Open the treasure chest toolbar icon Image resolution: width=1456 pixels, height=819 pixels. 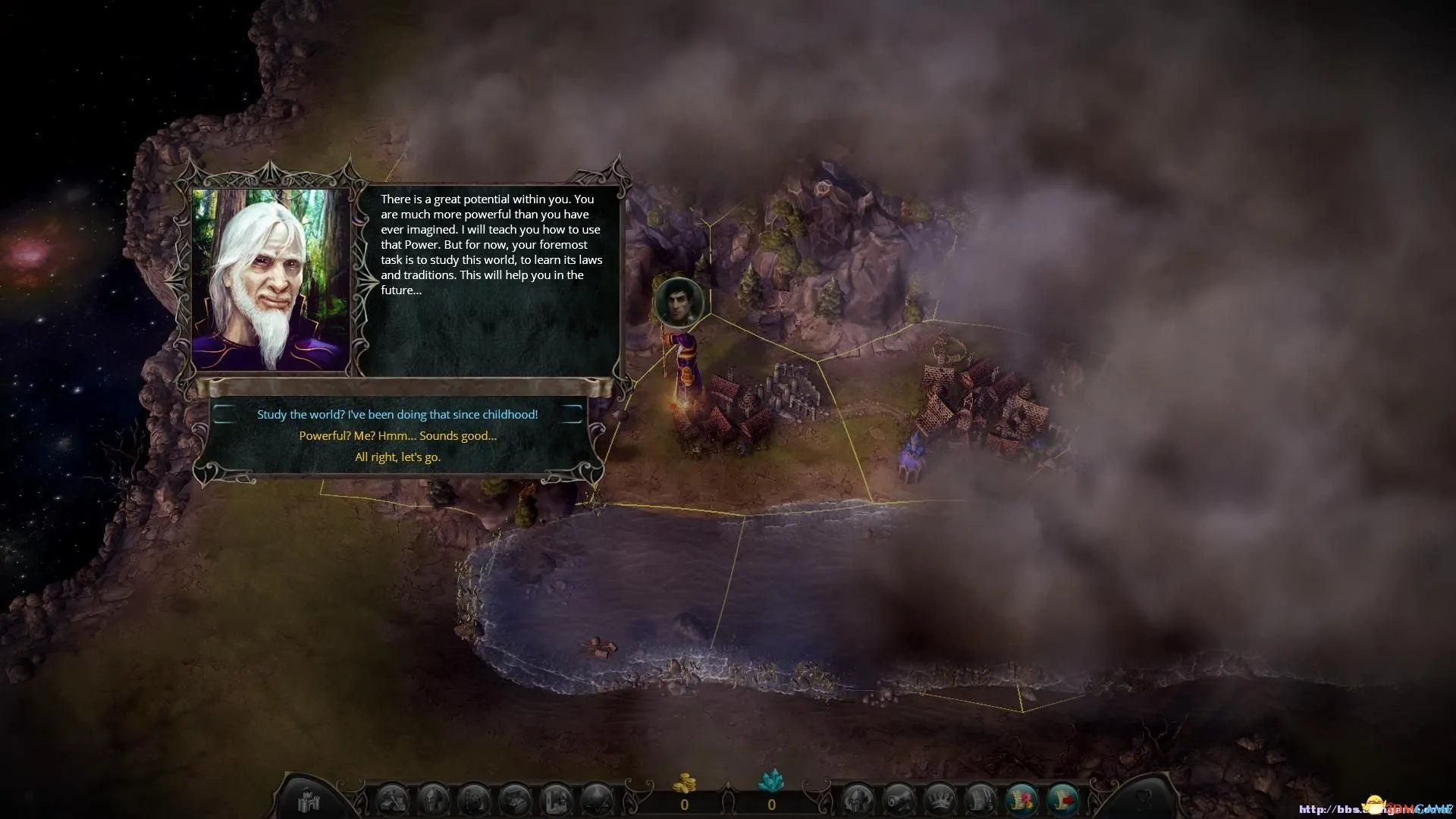pos(516,801)
